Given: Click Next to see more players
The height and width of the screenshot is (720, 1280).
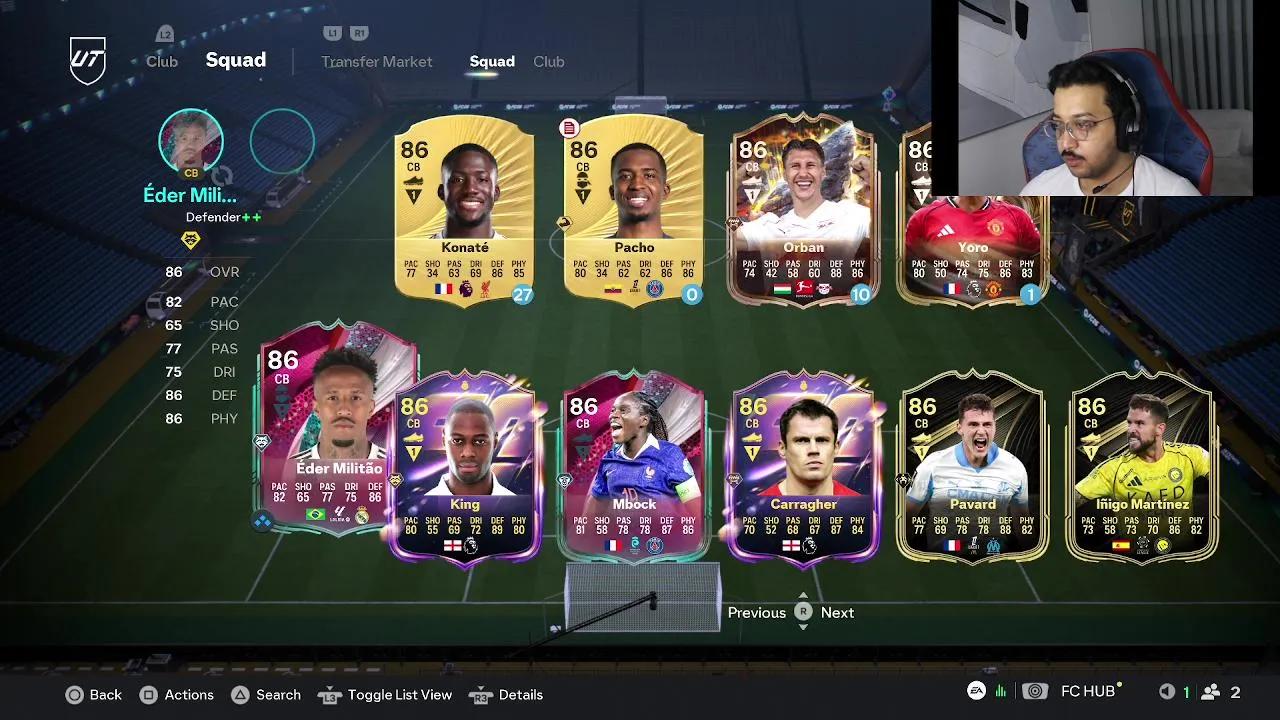Looking at the screenshot, I should (837, 612).
